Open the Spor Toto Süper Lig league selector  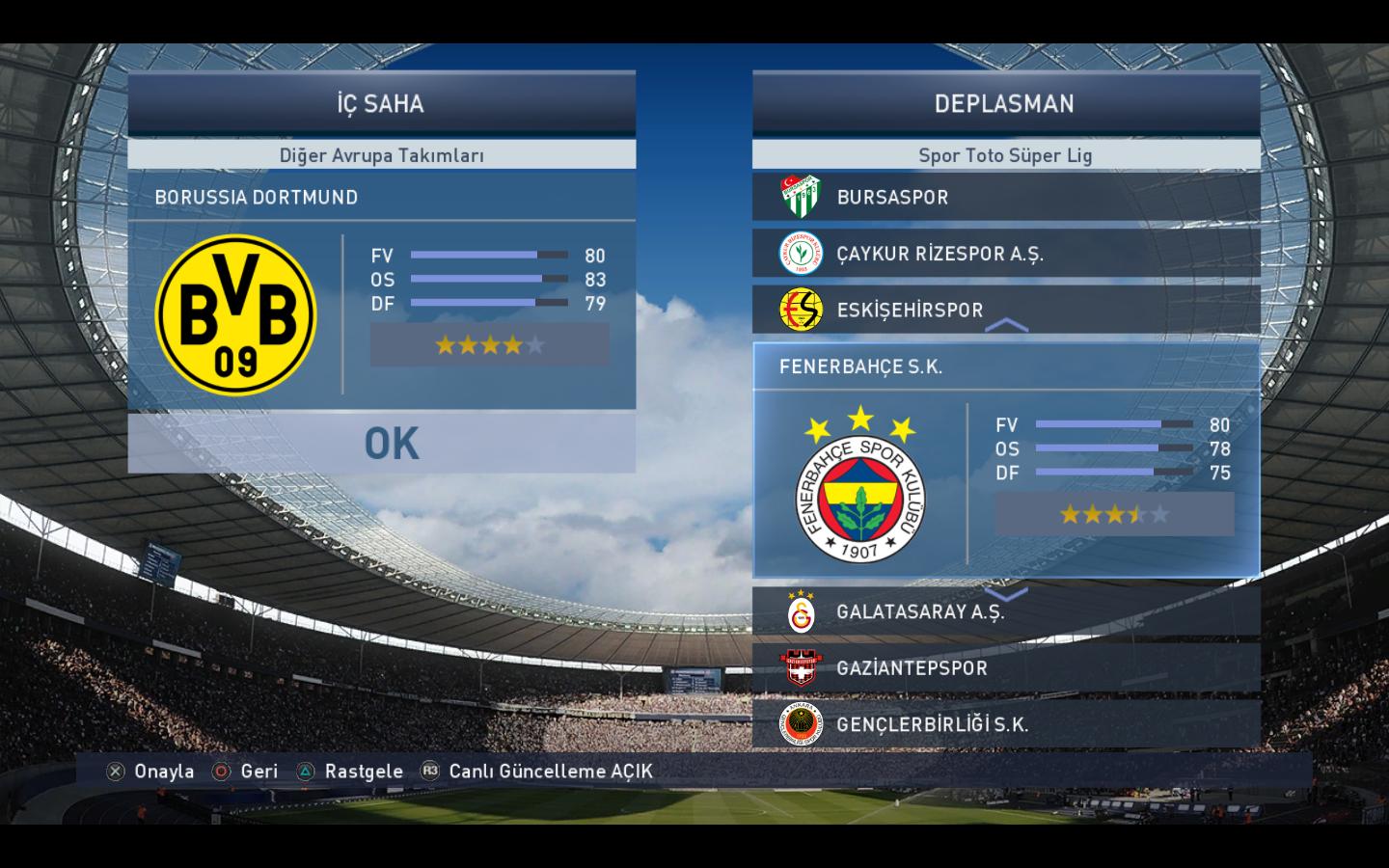point(1006,155)
